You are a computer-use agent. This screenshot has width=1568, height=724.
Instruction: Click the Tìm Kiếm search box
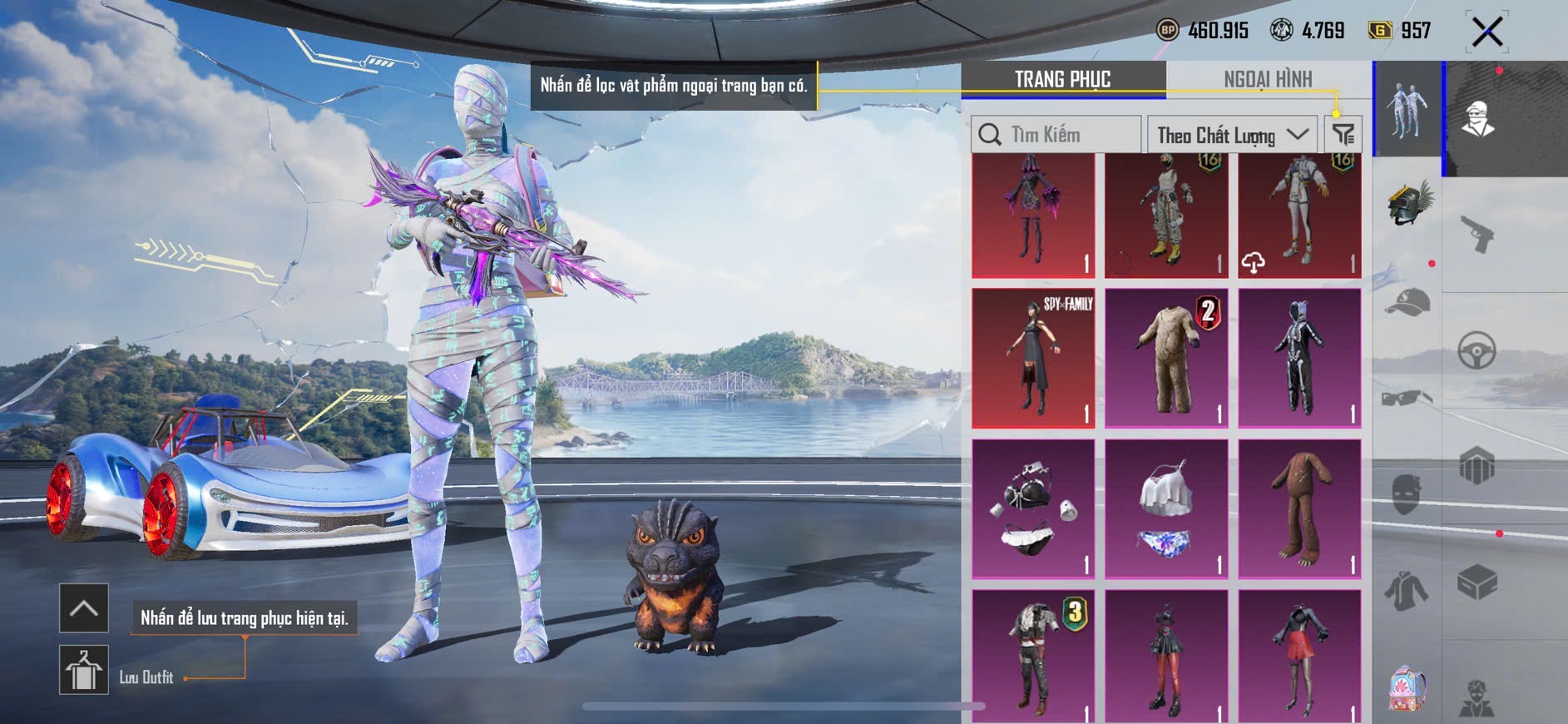click(1056, 135)
